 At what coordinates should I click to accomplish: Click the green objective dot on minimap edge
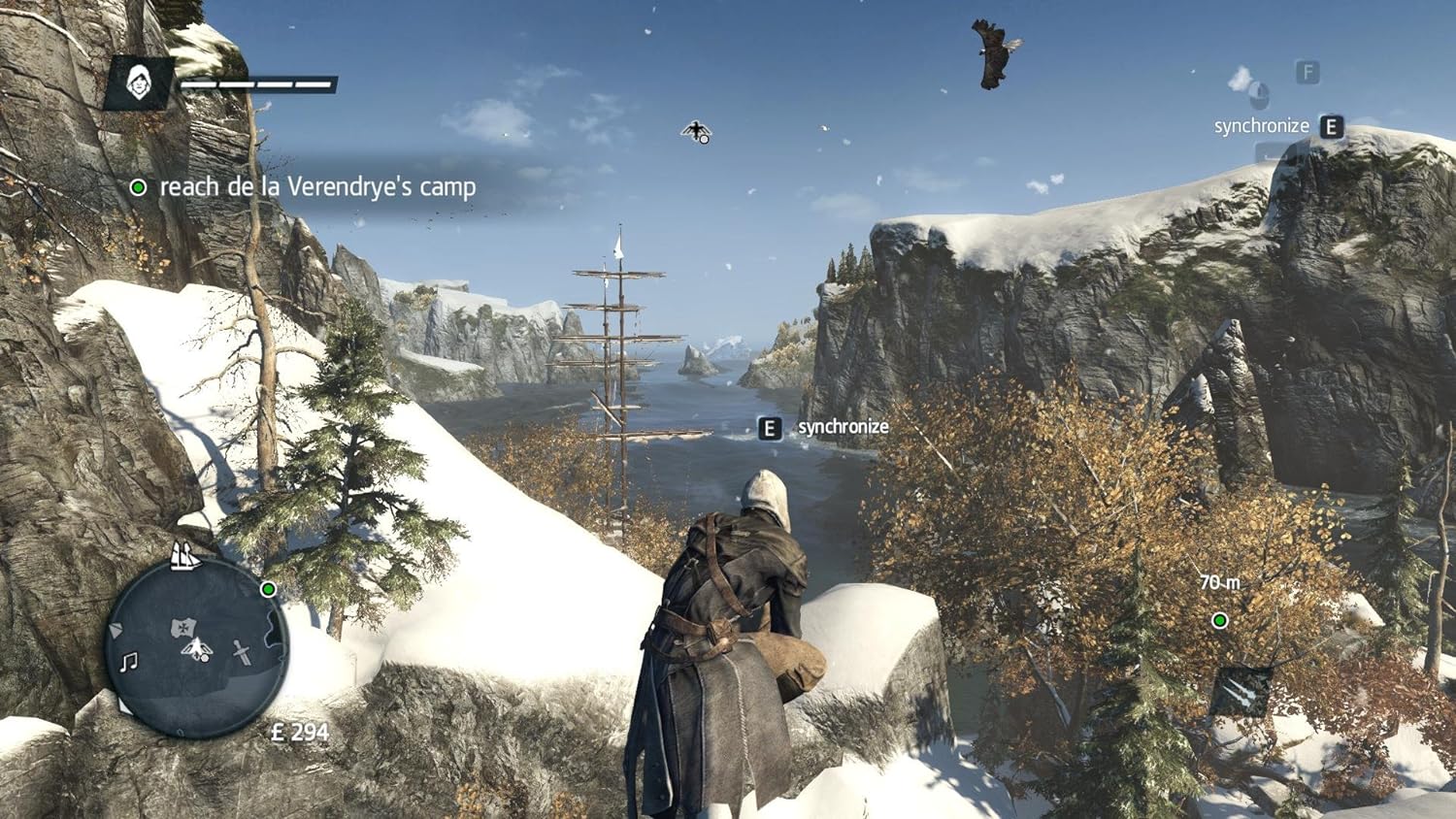click(269, 589)
